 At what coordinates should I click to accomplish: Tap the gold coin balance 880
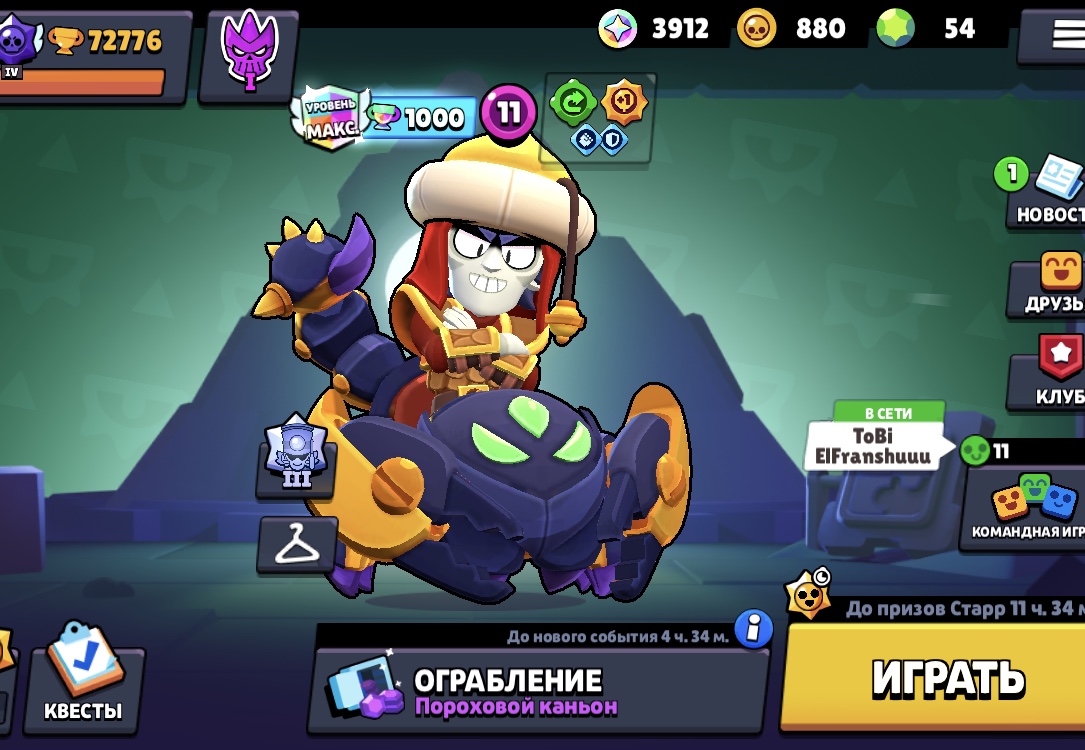coord(794,29)
